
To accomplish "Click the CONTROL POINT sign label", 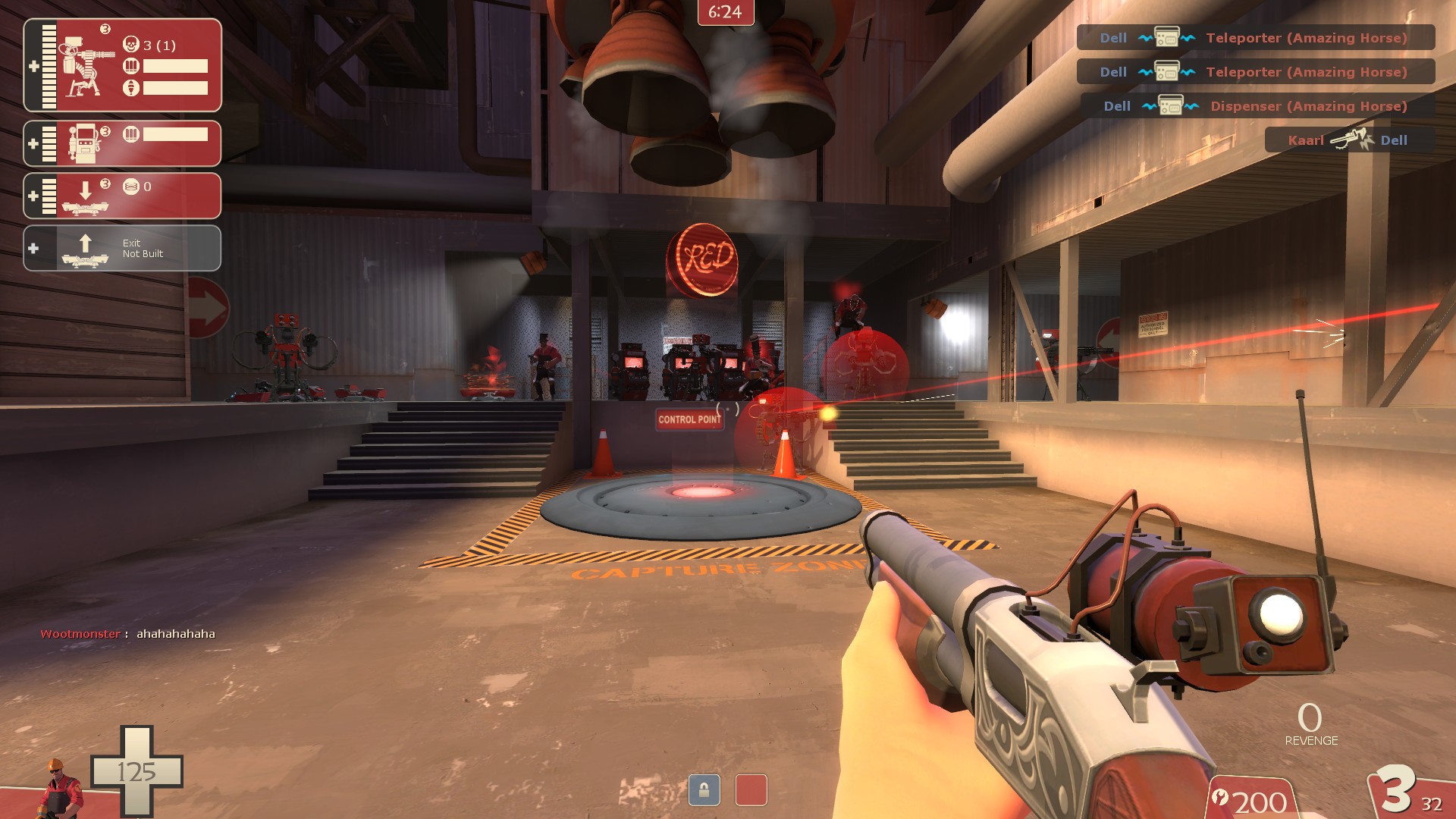I will point(689,419).
